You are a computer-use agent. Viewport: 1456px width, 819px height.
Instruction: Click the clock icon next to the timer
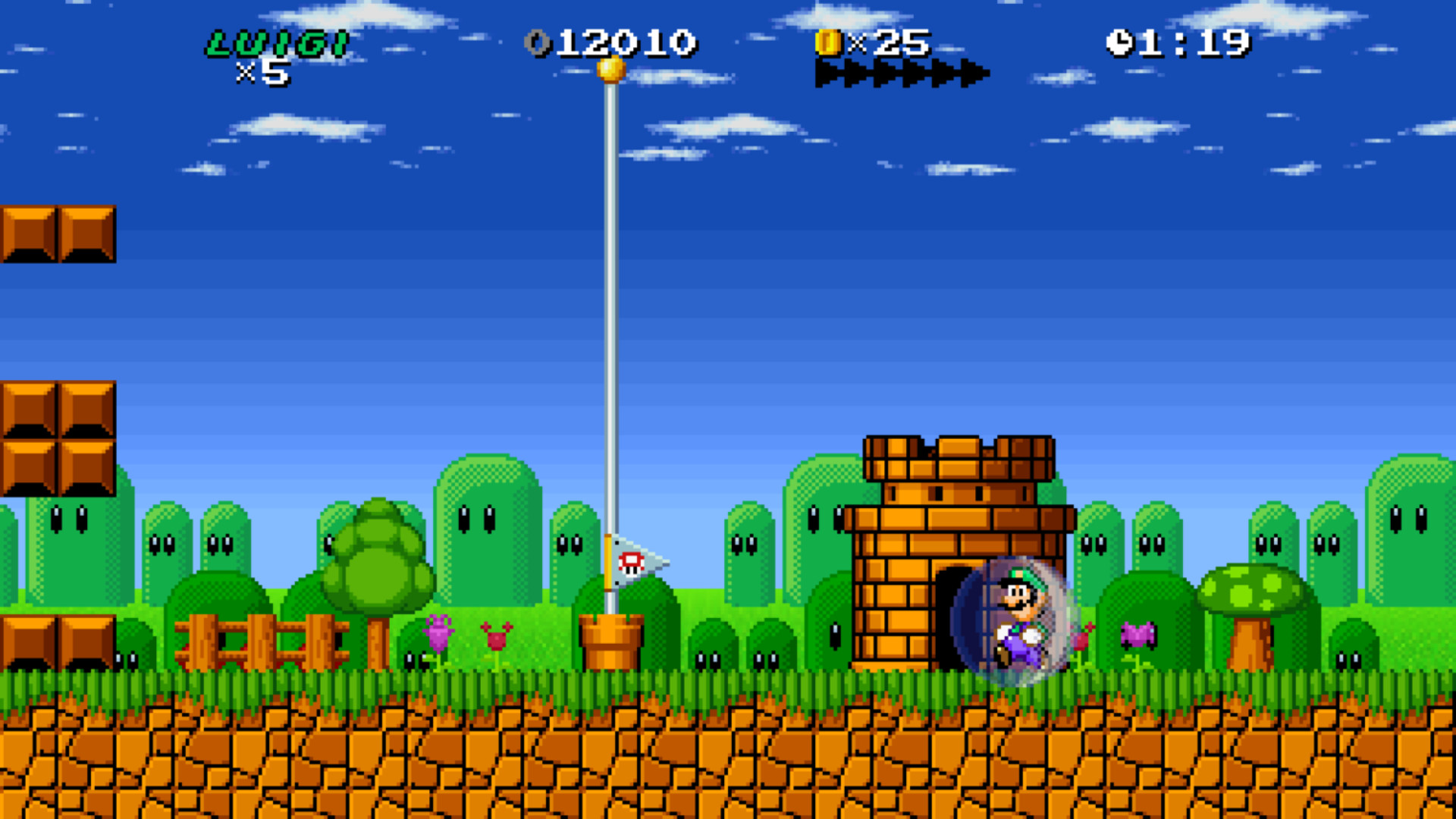(x=1120, y=43)
